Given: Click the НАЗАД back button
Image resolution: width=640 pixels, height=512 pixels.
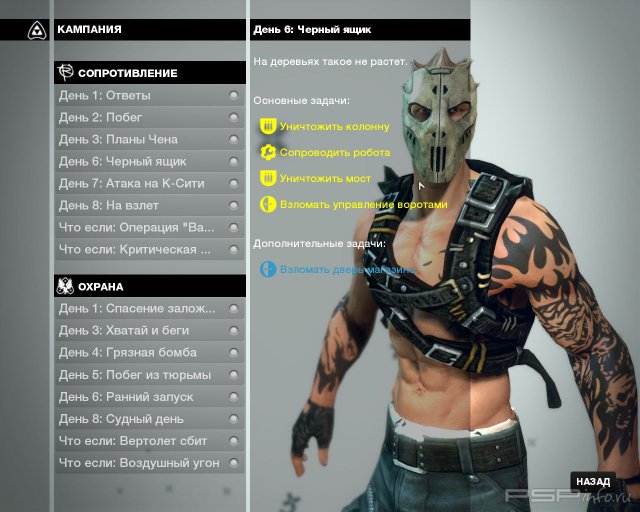Looking at the screenshot, I should pyautogui.click(x=592, y=482).
